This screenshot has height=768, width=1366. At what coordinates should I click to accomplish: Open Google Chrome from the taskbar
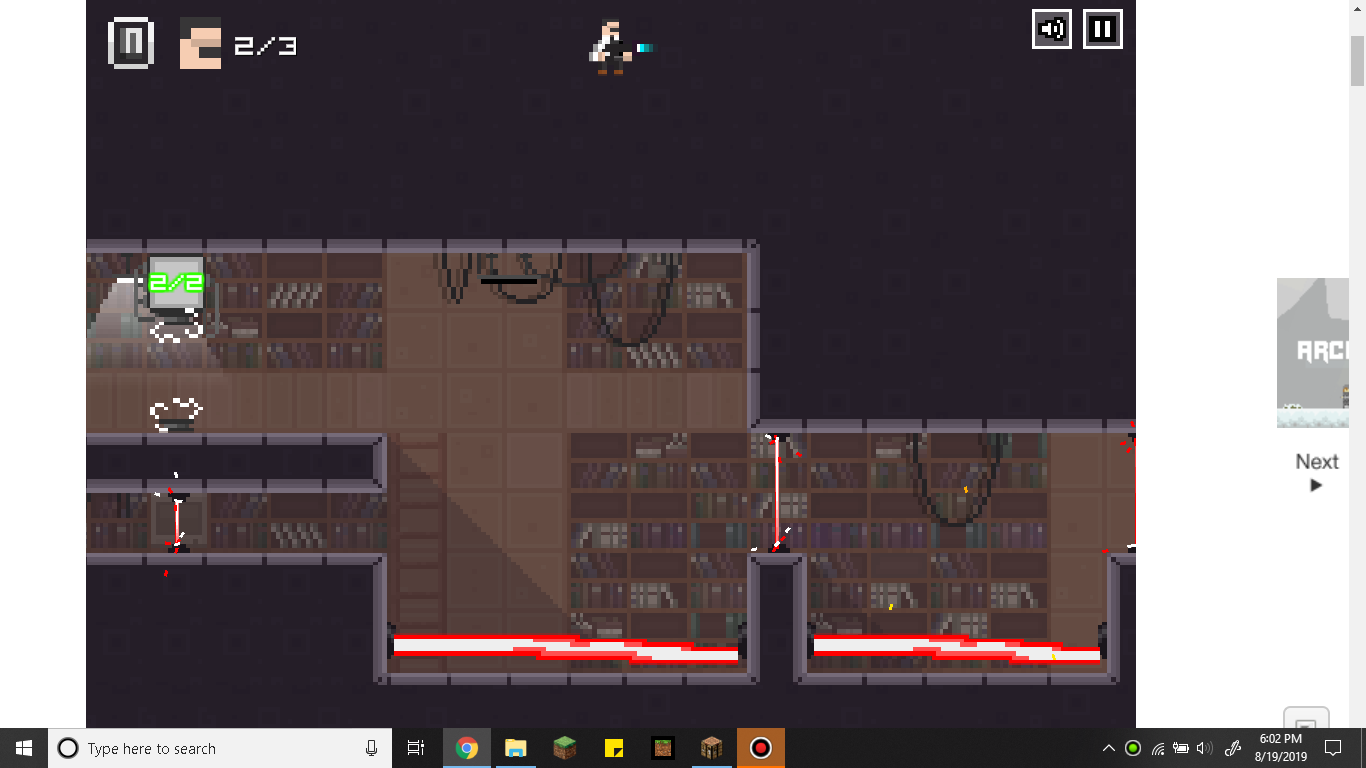(467, 748)
